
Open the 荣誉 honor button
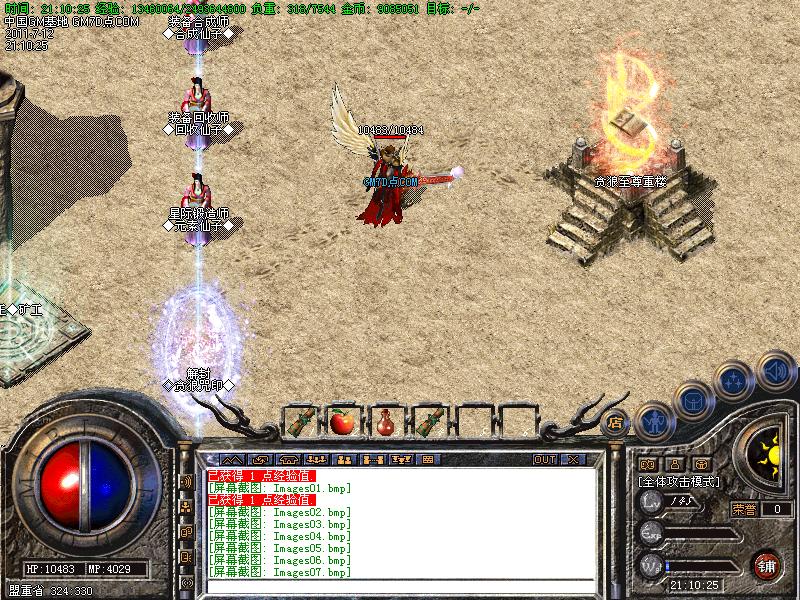click(745, 509)
